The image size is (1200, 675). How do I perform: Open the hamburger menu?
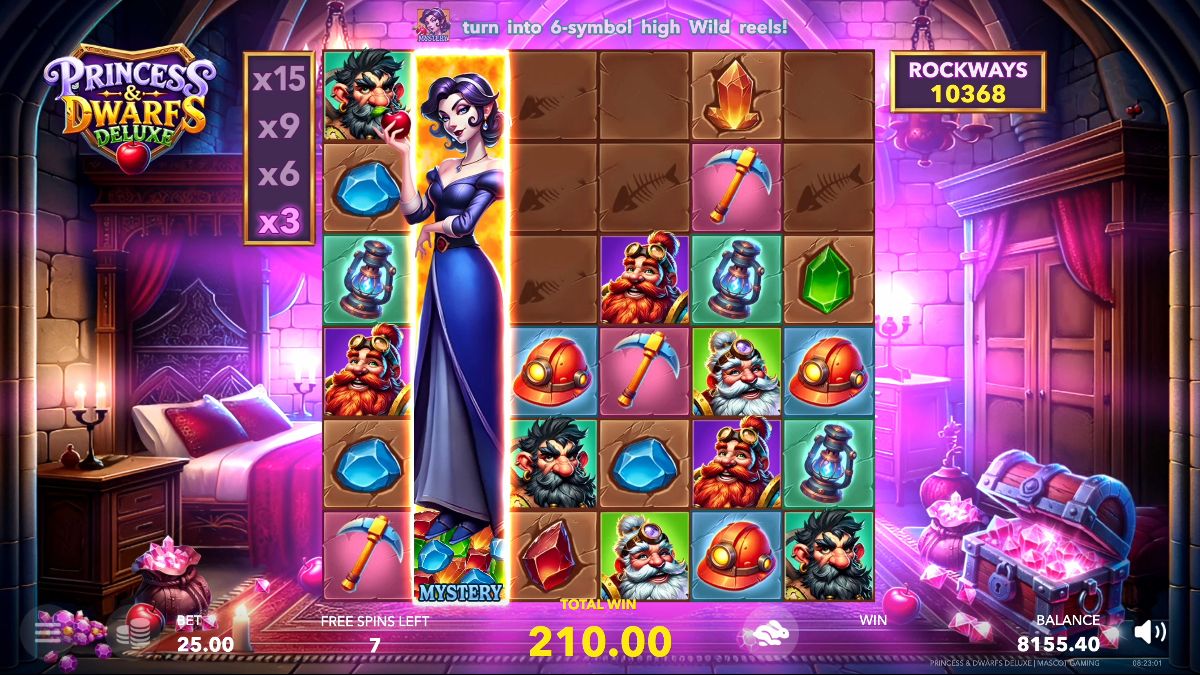(48, 632)
